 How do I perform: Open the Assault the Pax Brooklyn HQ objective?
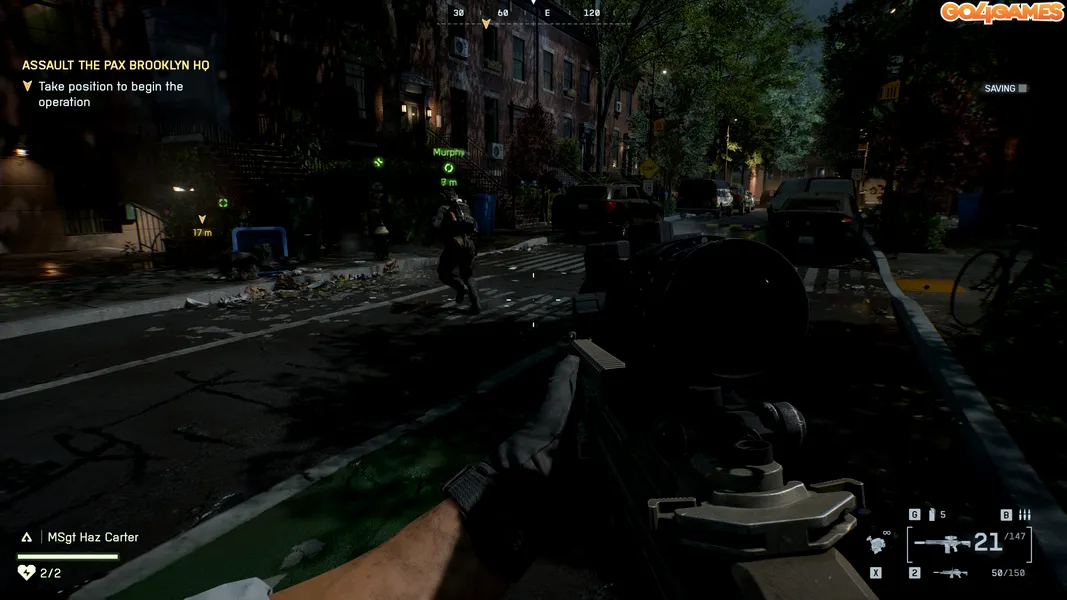tap(116, 65)
